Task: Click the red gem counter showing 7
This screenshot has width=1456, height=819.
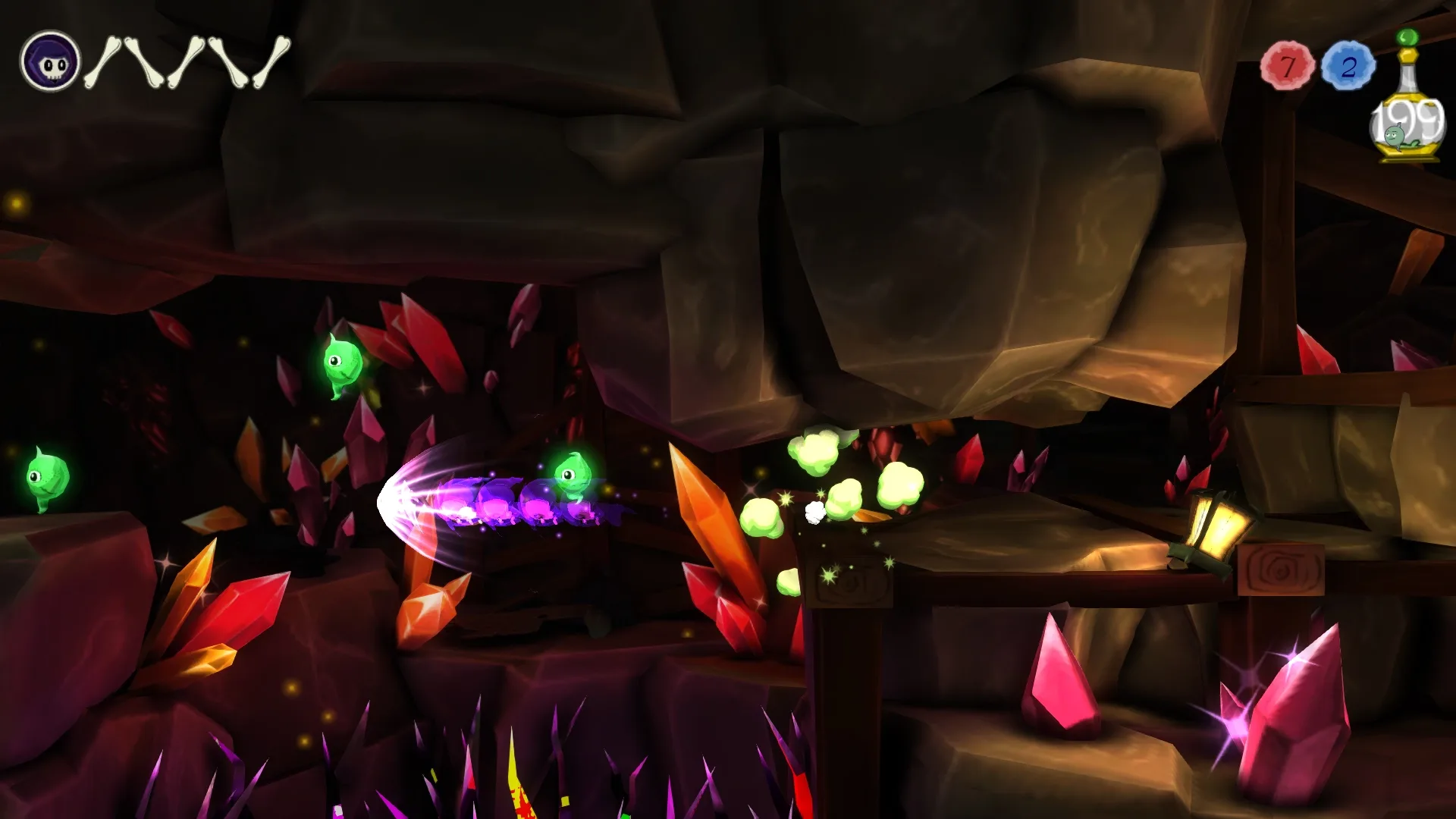Action: 1288,67
